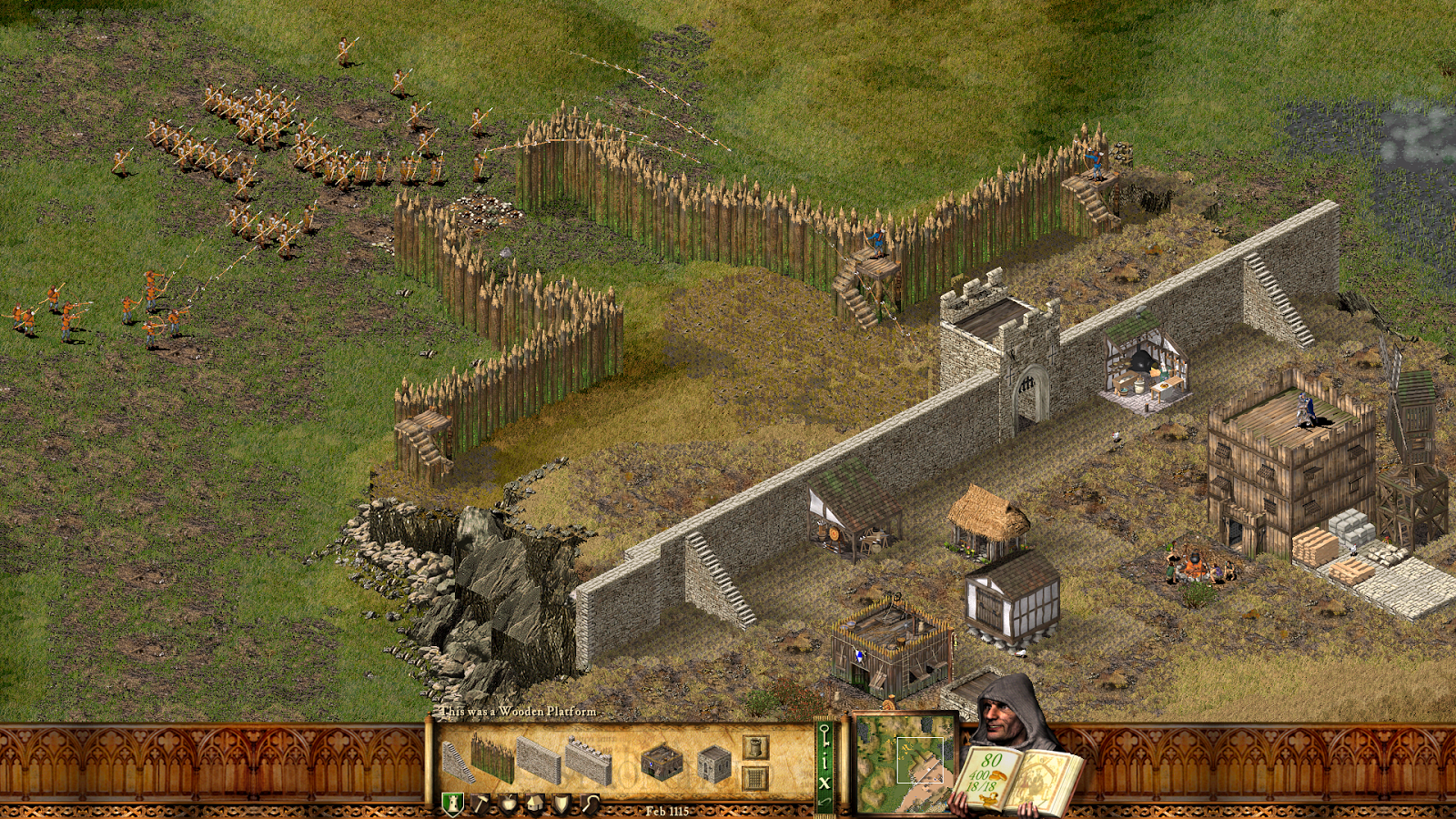The width and height of the screenshot is (1456, 819).
Task: Click the minimap to move view
Action: [x=904, y=763]
